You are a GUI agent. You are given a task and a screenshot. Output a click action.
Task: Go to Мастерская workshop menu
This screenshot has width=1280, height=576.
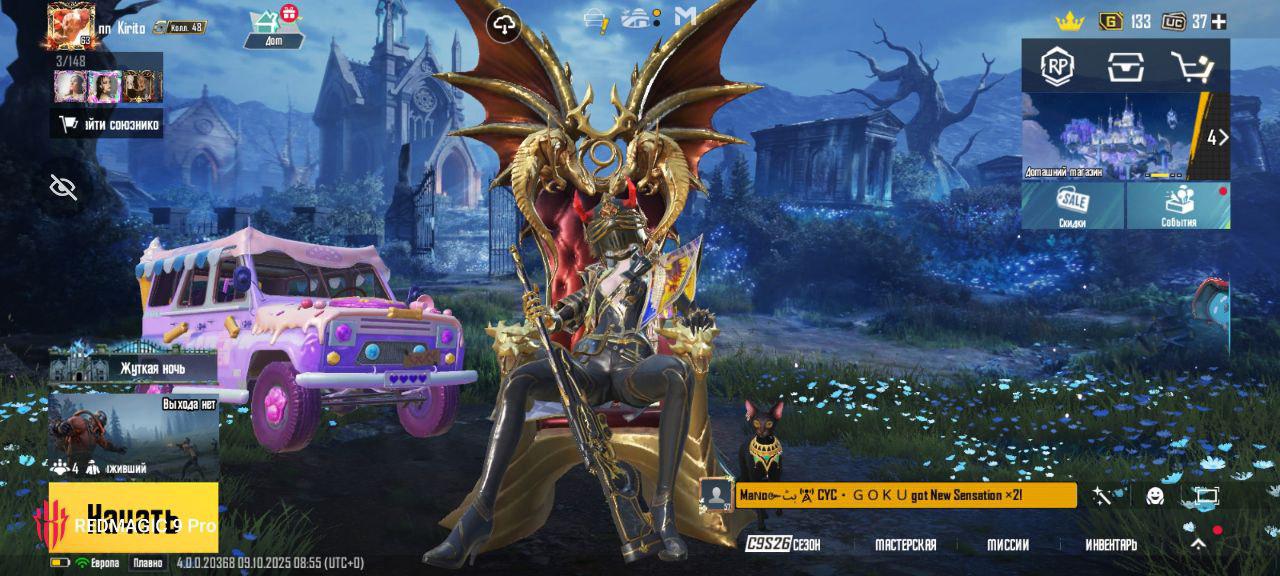905,545
